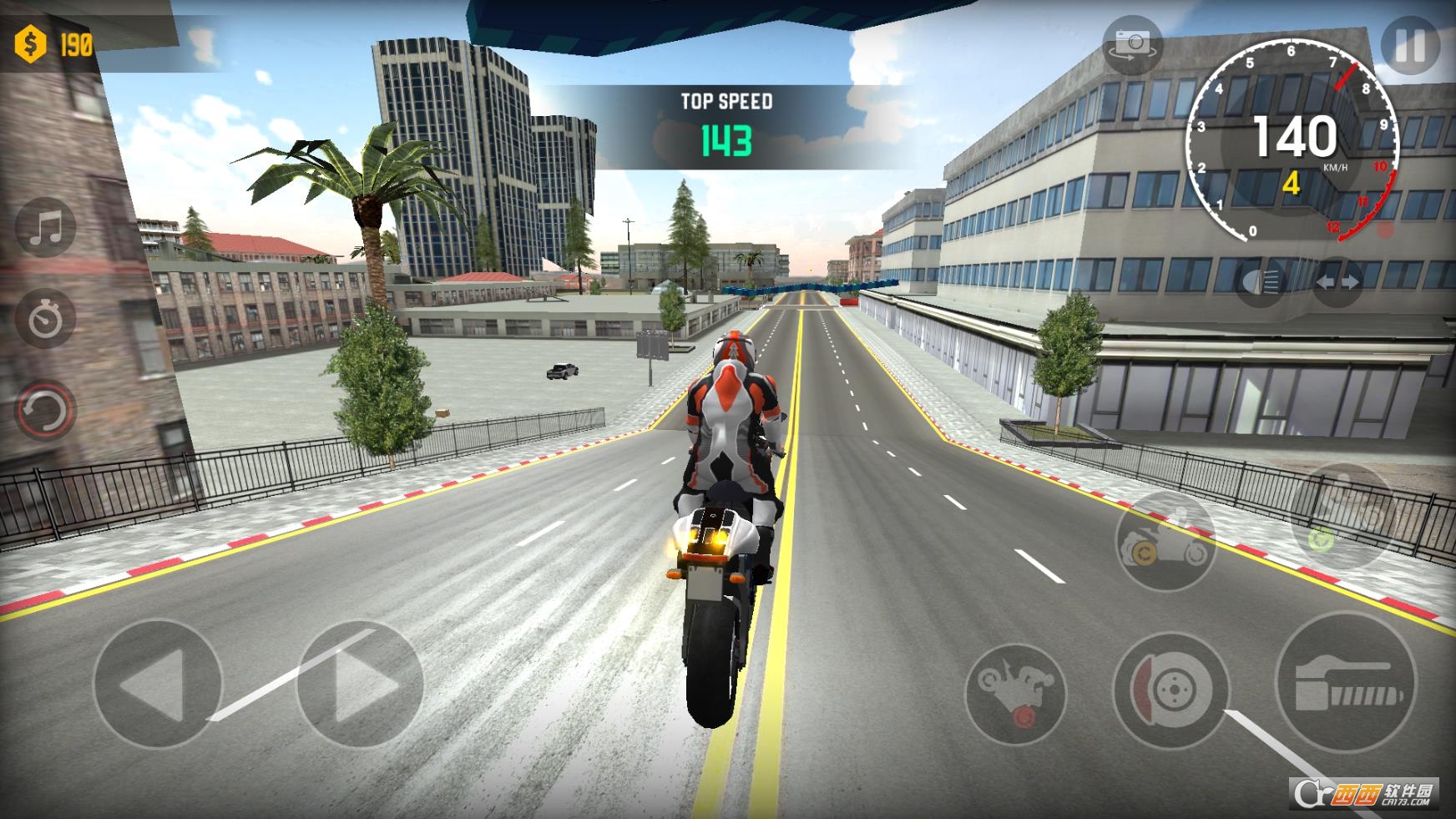1456x819 pixels.
Task: Tap the double-arrow indicator button
Action: coord(1337,282)
